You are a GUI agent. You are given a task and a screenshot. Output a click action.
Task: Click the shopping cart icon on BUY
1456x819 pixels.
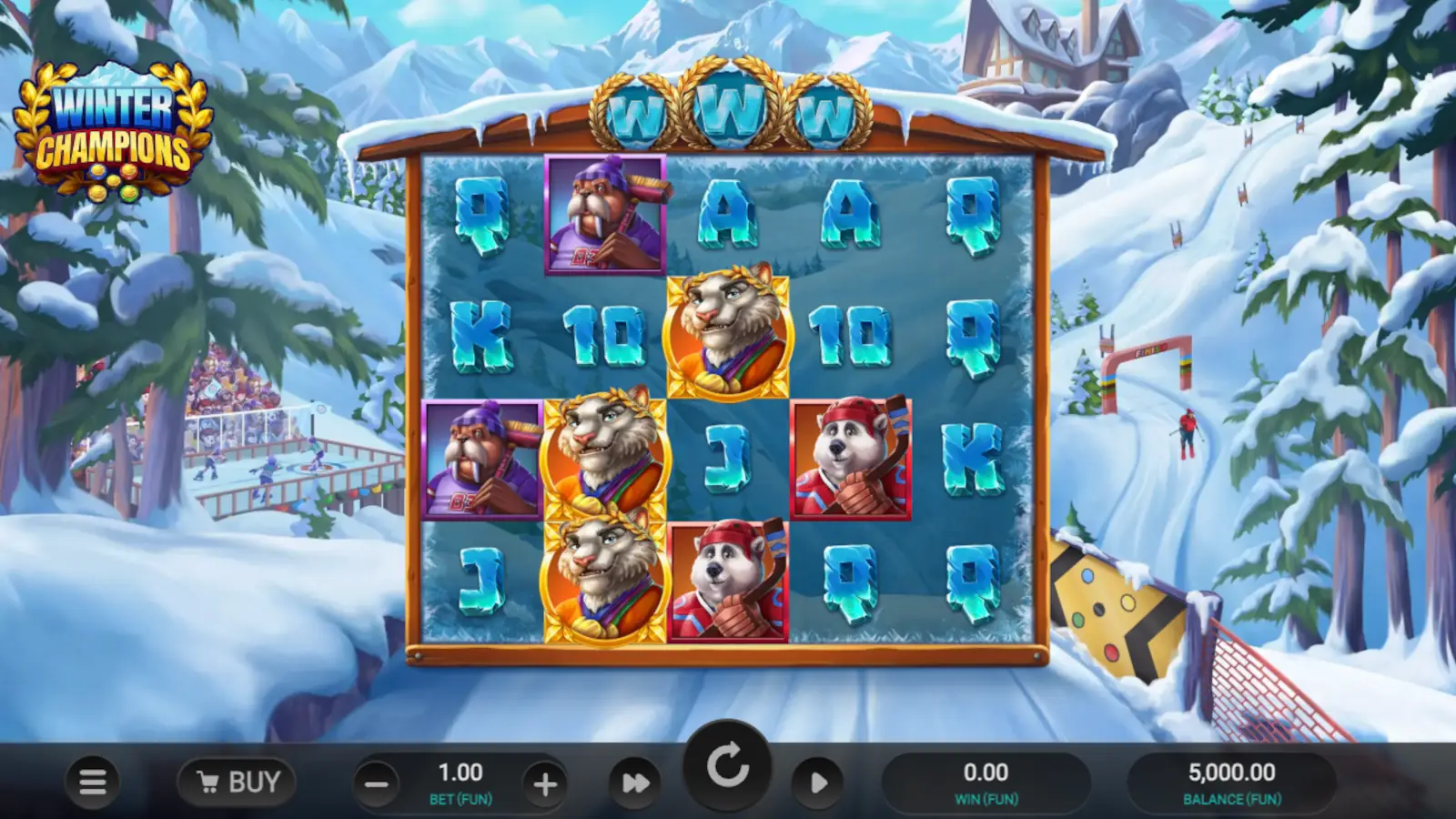coord(207,781)
